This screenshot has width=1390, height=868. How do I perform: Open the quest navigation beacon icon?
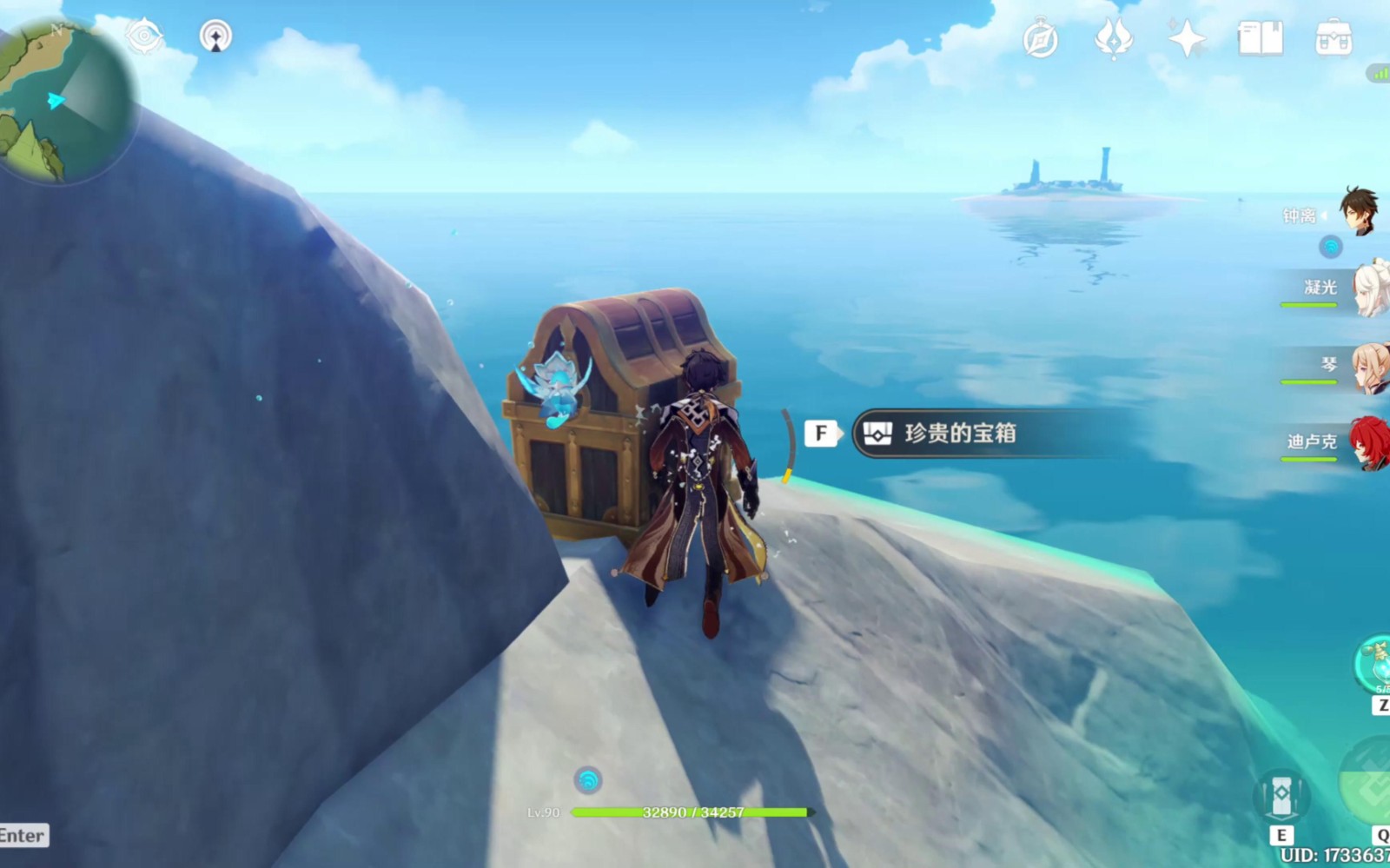click(215, 36)
